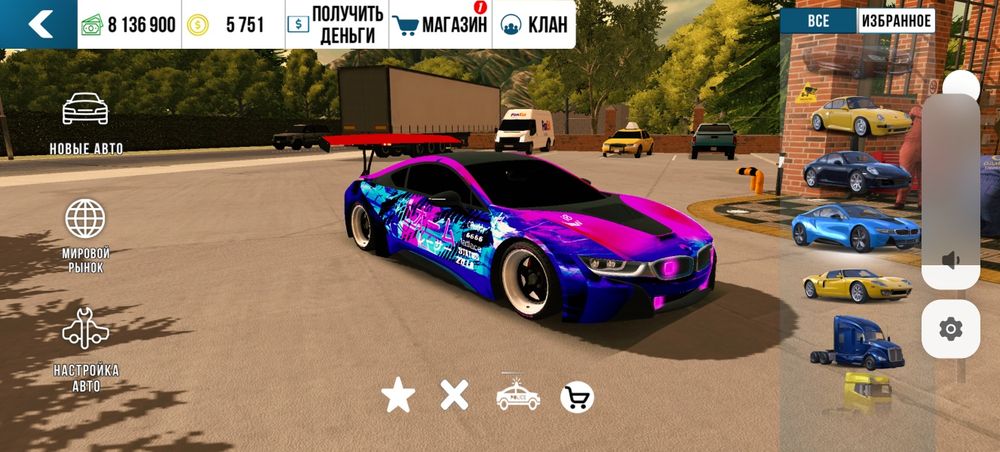
Task: Toggle sound with the speaker button
Action: [951, 261]
